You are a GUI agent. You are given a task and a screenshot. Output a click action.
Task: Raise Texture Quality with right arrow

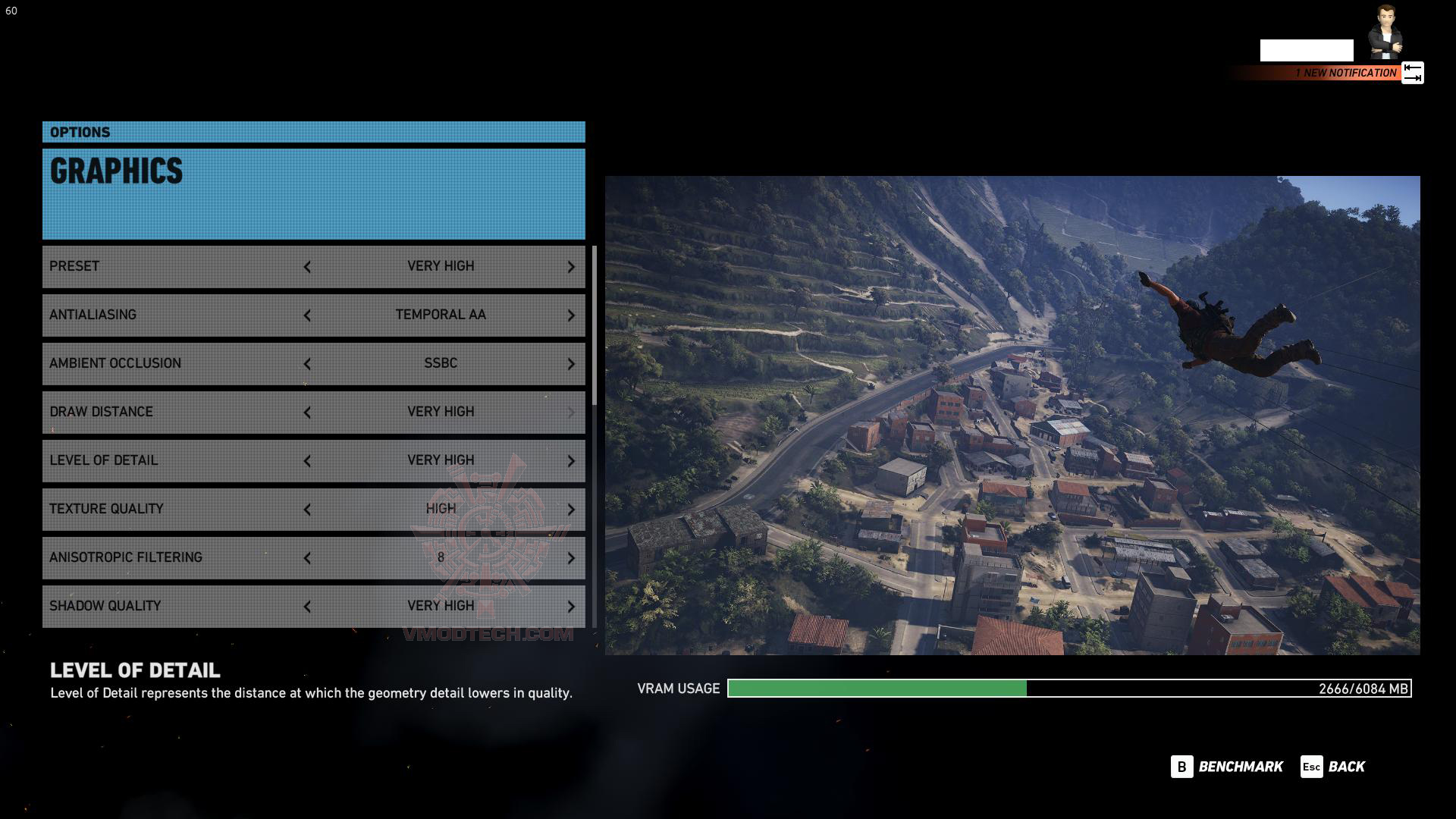pos(571,510)
